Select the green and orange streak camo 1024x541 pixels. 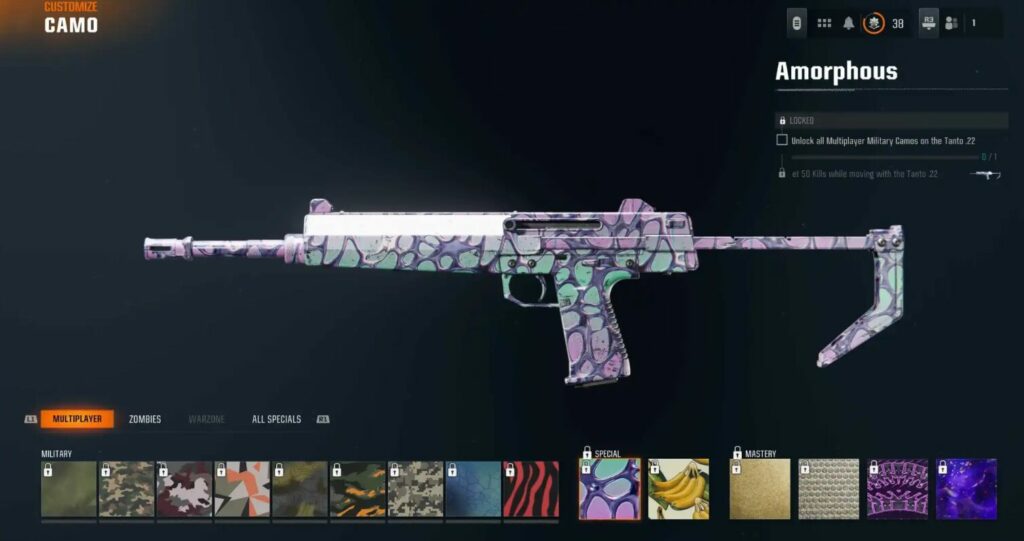[358, 489]
